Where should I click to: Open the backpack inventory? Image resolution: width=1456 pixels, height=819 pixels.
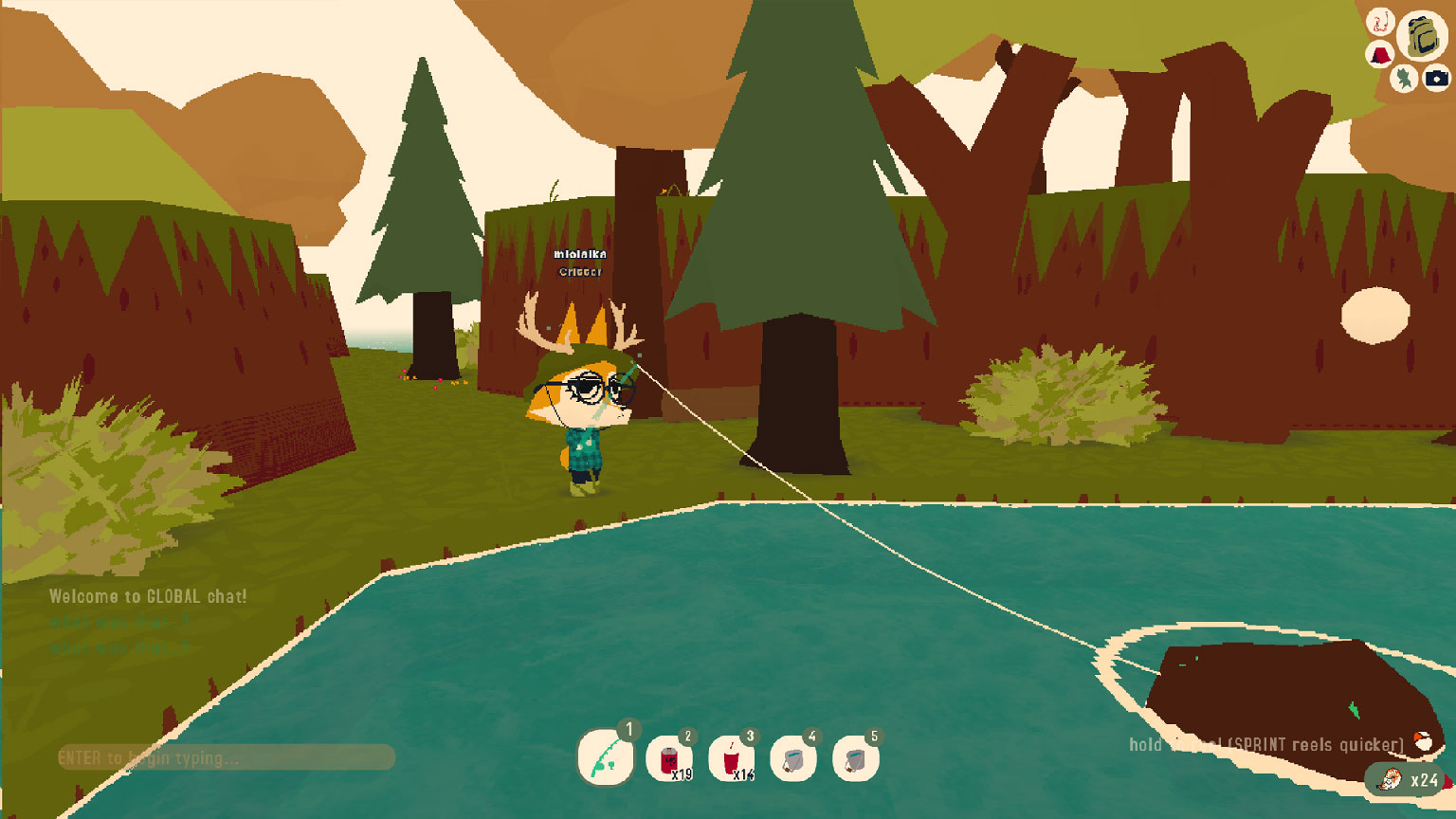1421,36
